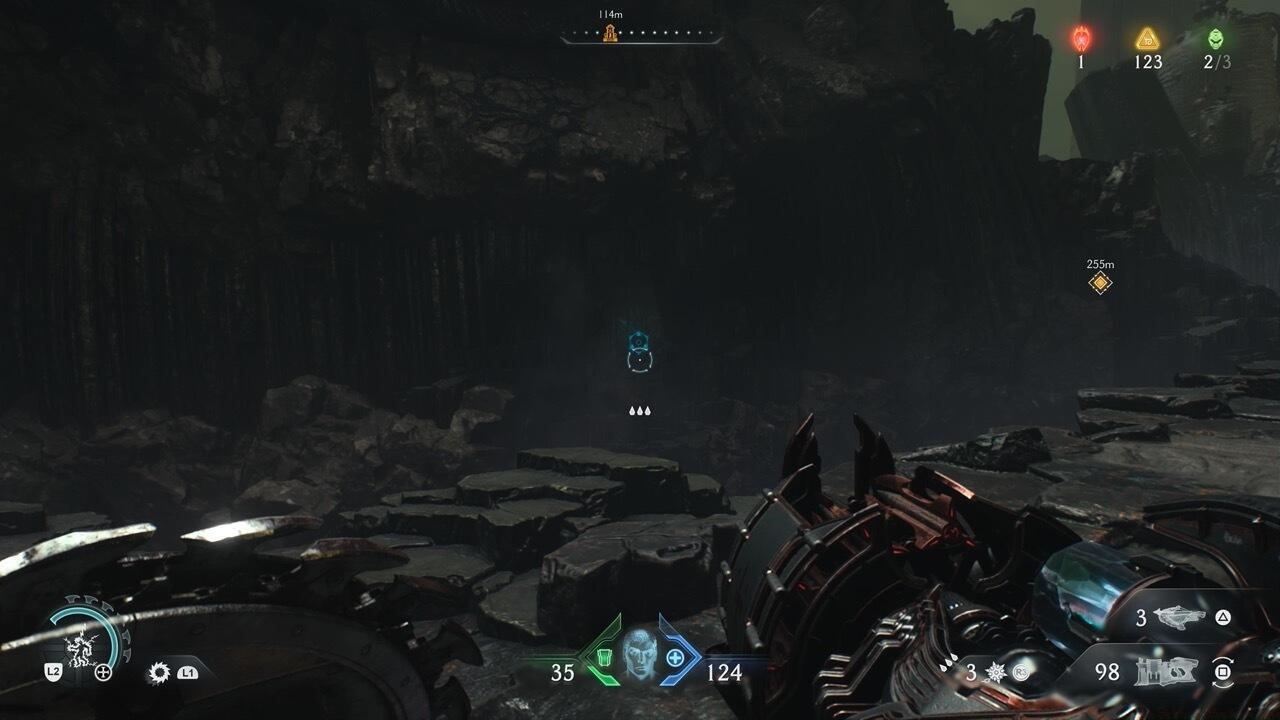Select the blue health cross icon

point(675,657)
